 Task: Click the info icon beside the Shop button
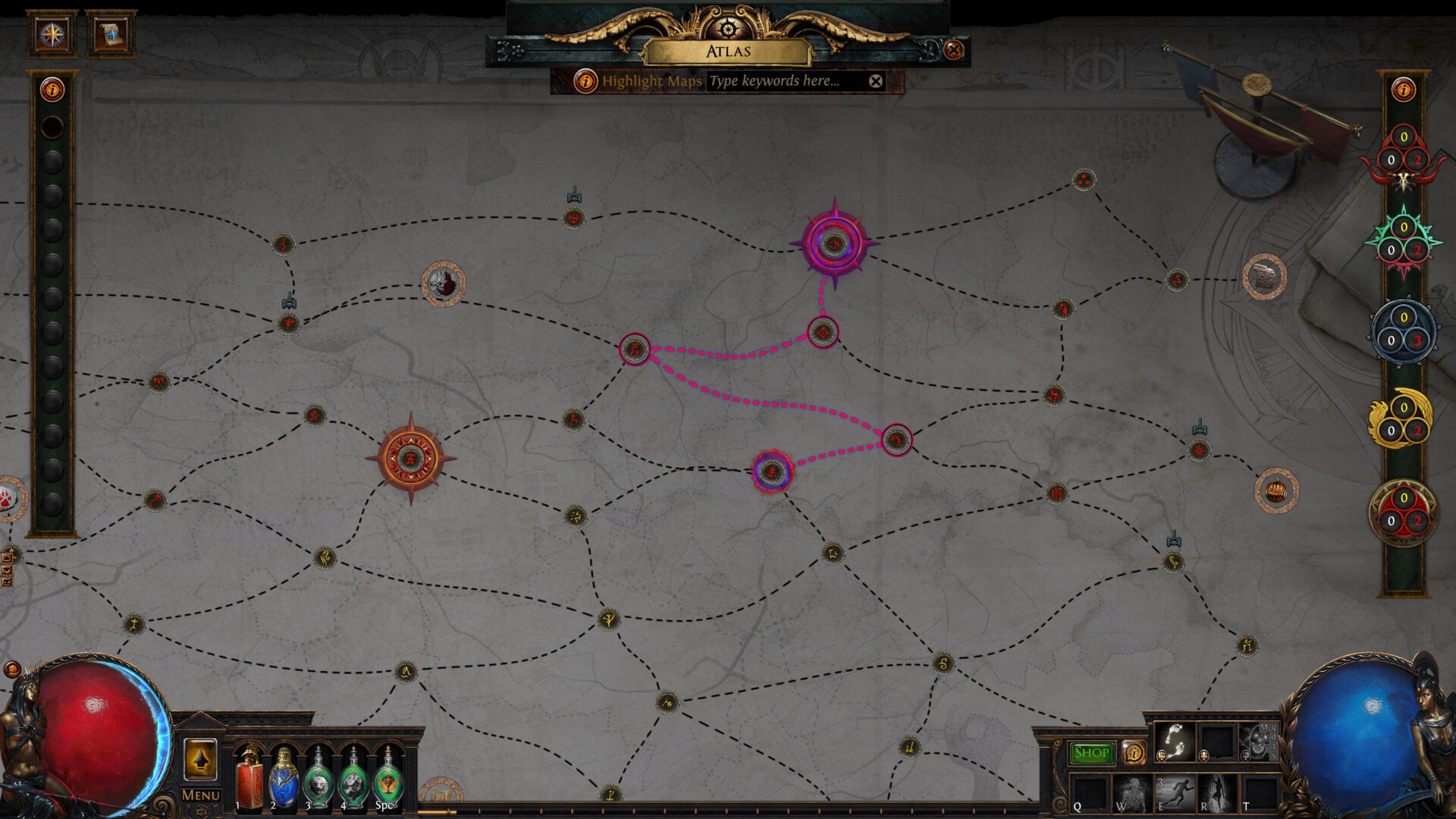click(x=1134, y=754)
